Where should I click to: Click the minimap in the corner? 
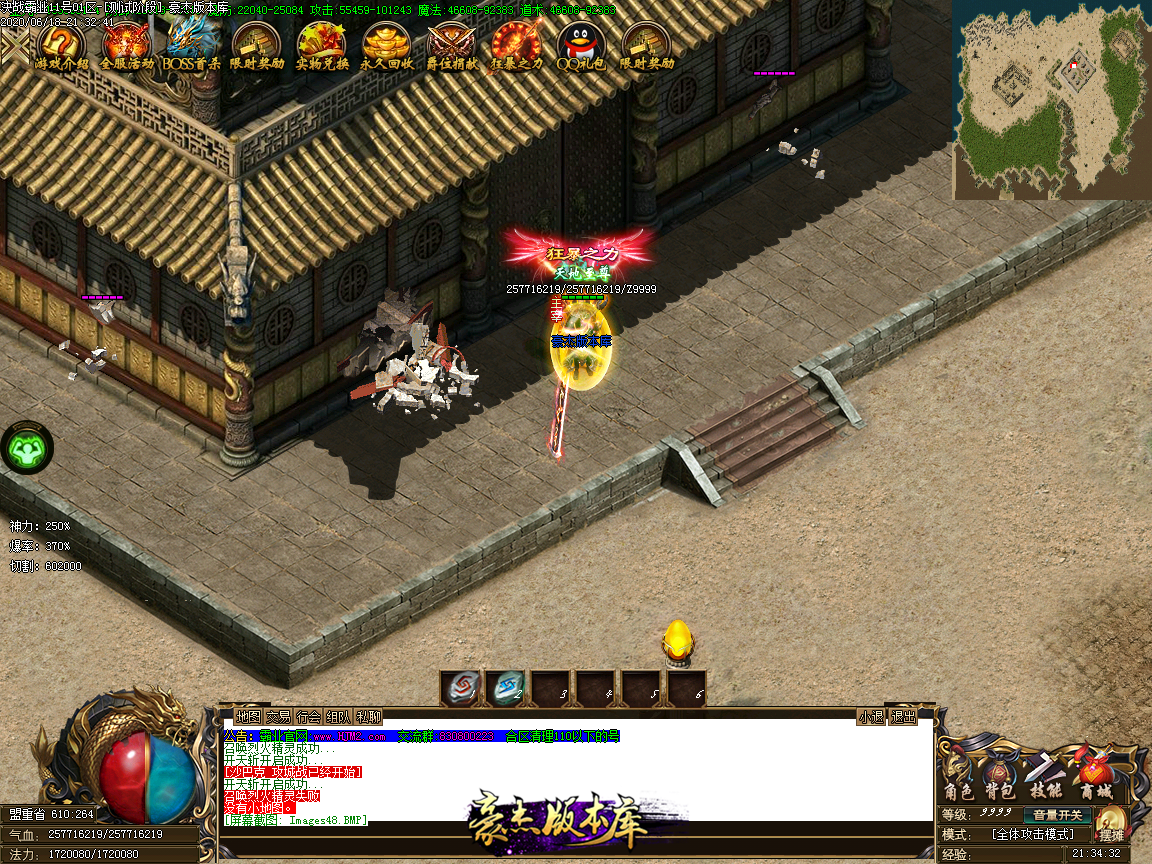[x=1050, y=100]
